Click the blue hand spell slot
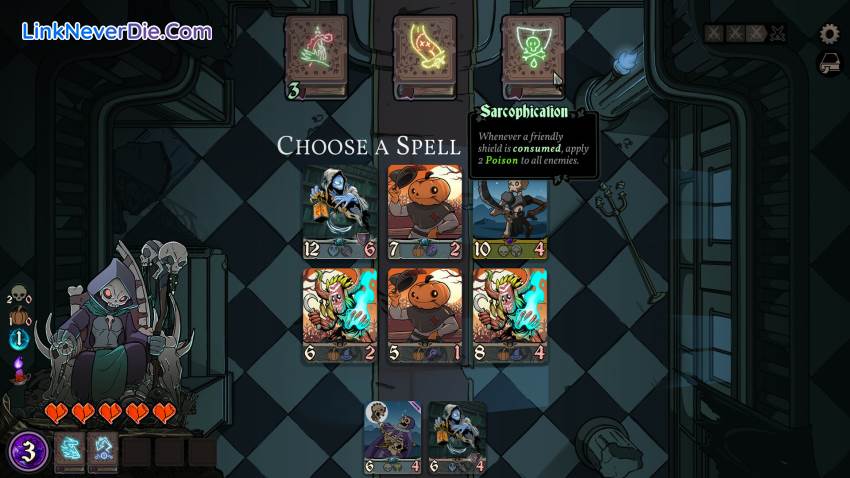850x478 pixels. (69, 452)
